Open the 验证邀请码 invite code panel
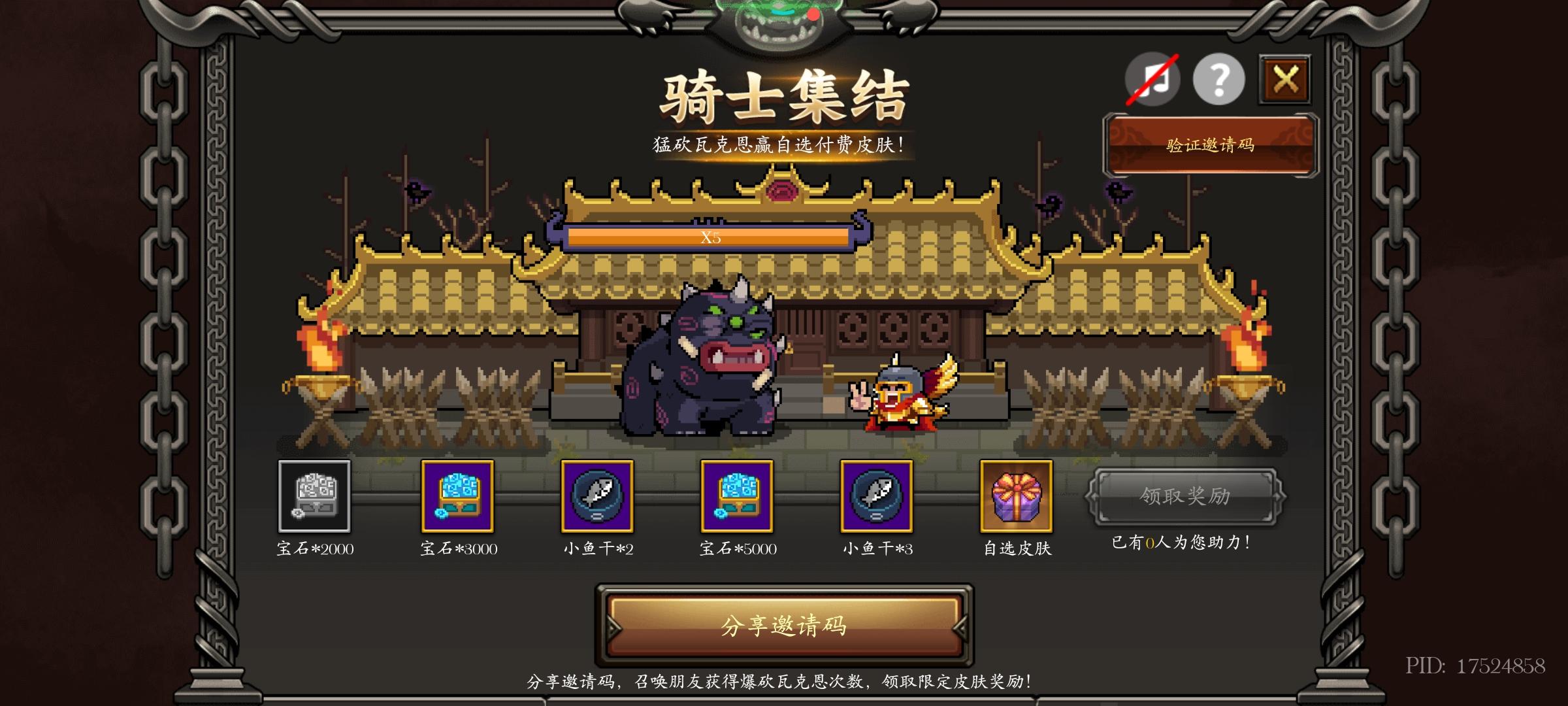The image size is (1568, 706). (x=1212, y=145)
